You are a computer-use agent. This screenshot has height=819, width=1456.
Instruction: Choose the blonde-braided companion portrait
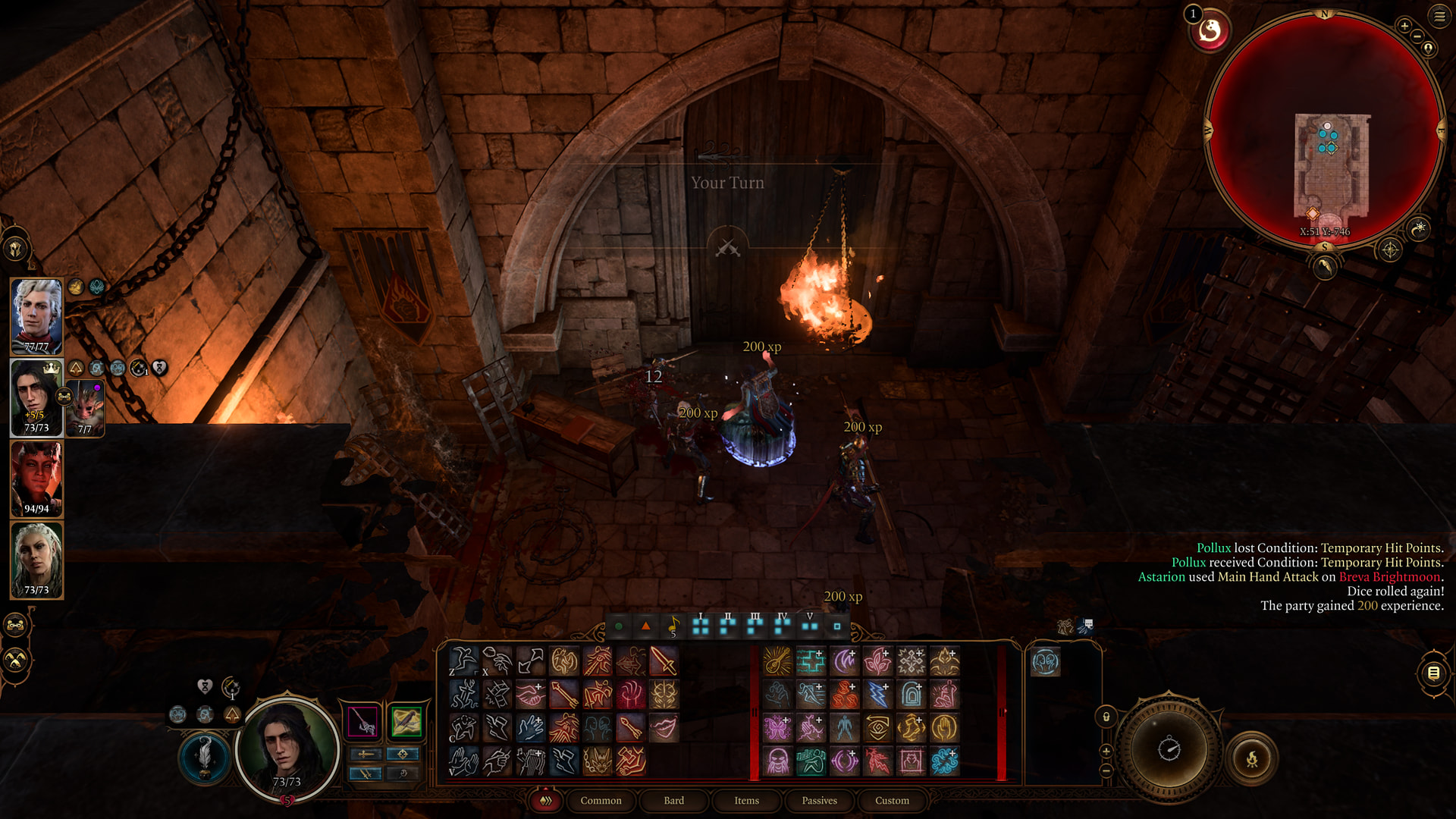click(36, 560)
